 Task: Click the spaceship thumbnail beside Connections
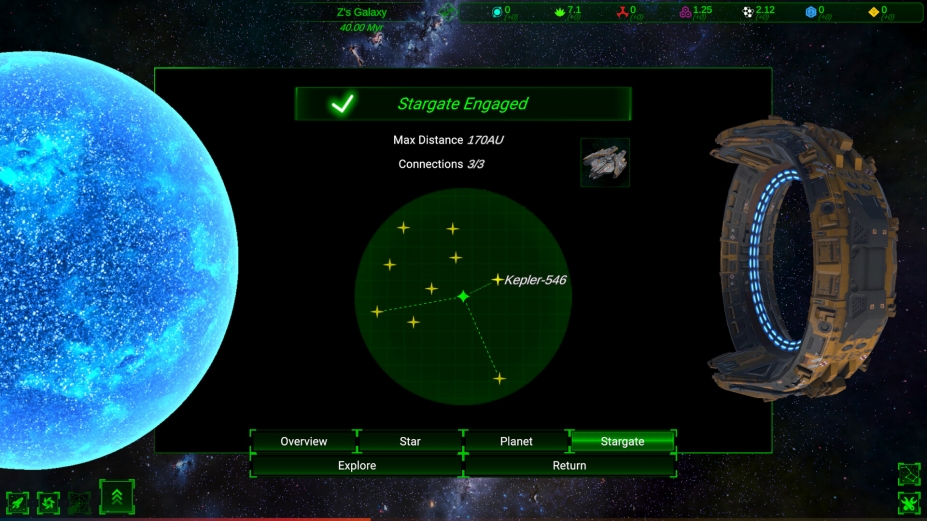click(605, 162)
